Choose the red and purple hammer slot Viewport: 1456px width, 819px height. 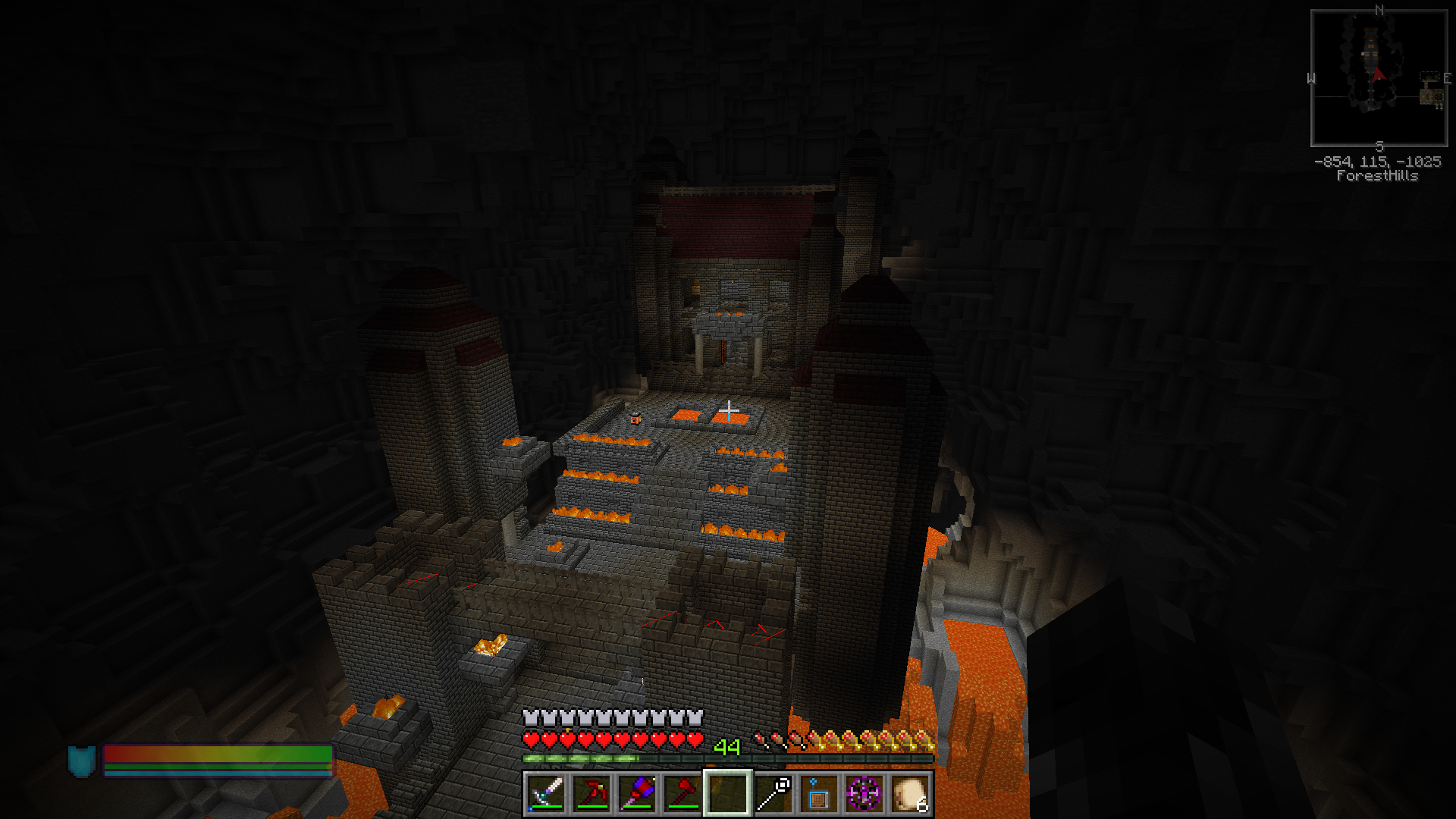[x=637, y=794]
